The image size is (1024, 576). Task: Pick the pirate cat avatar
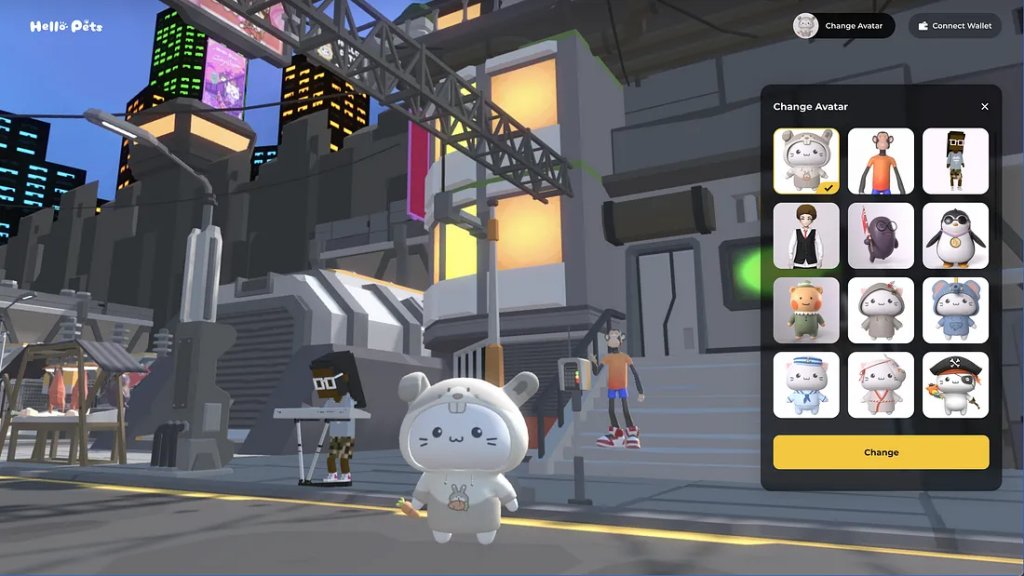pos(955,385)
